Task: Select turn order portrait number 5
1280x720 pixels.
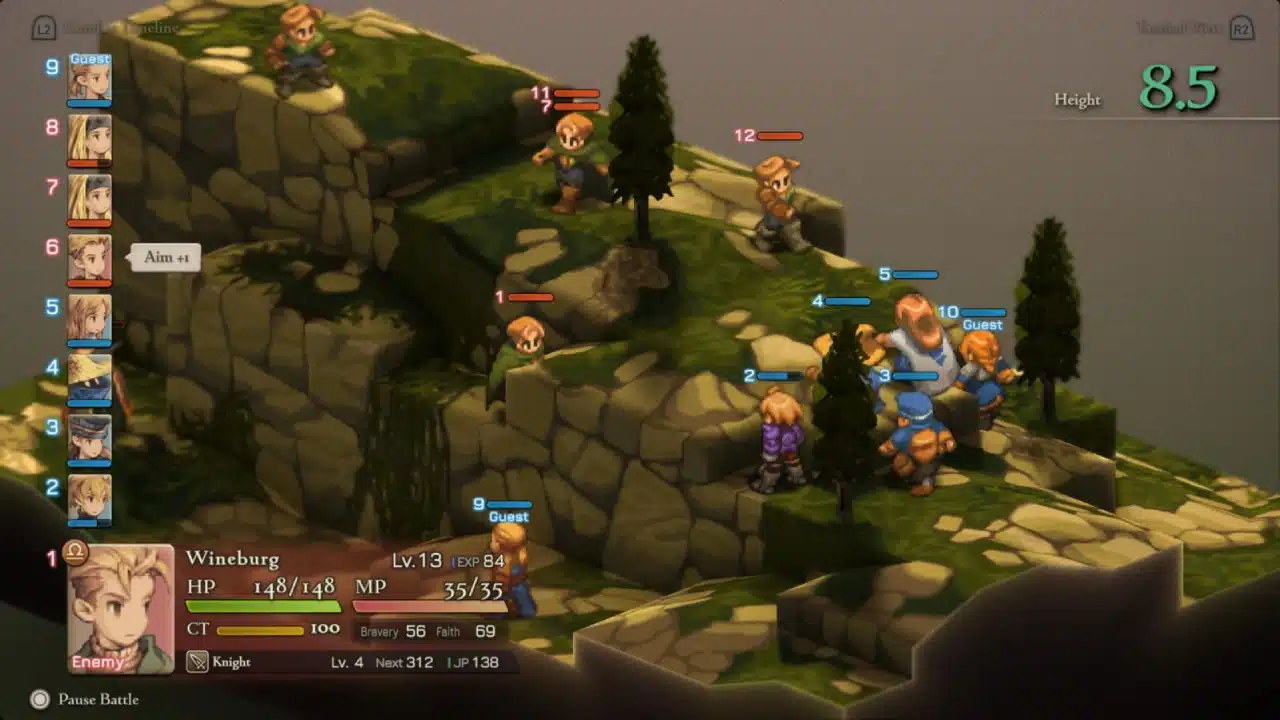Action: click(89, 318)
